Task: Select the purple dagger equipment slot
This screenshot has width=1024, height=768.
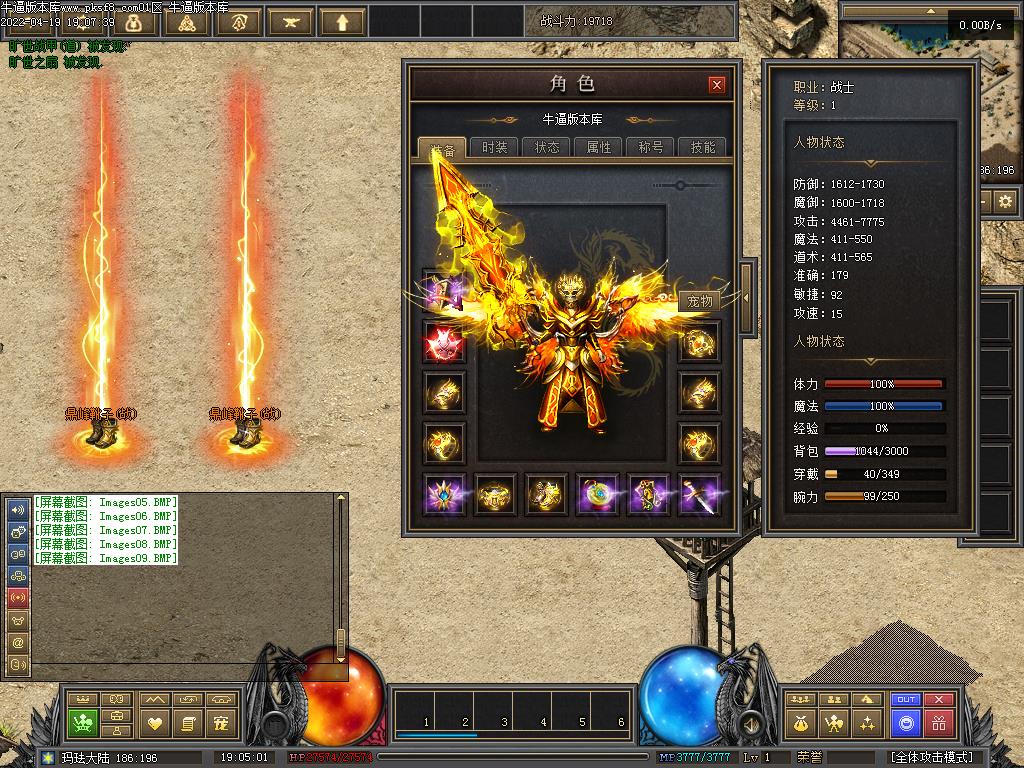Action: [700, 495]
